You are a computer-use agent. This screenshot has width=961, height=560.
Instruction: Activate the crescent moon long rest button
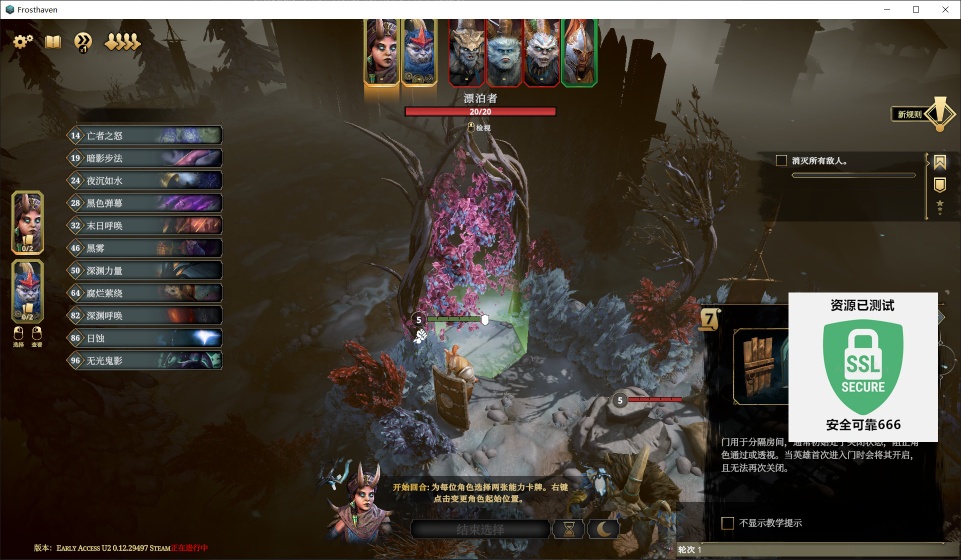click(604, 529)
